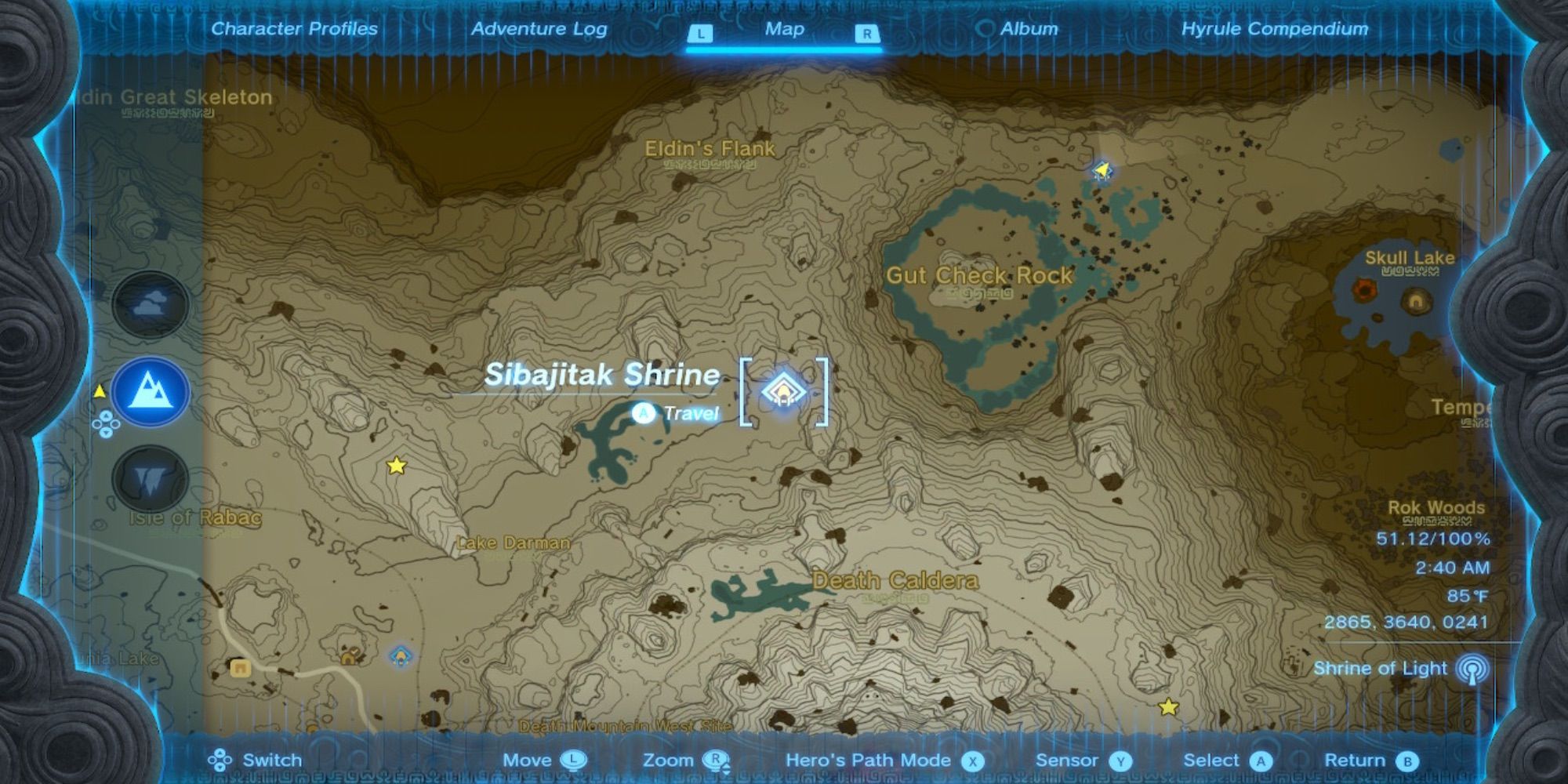
Task: Open the Character Profiles tab
Action: (294, 29)
